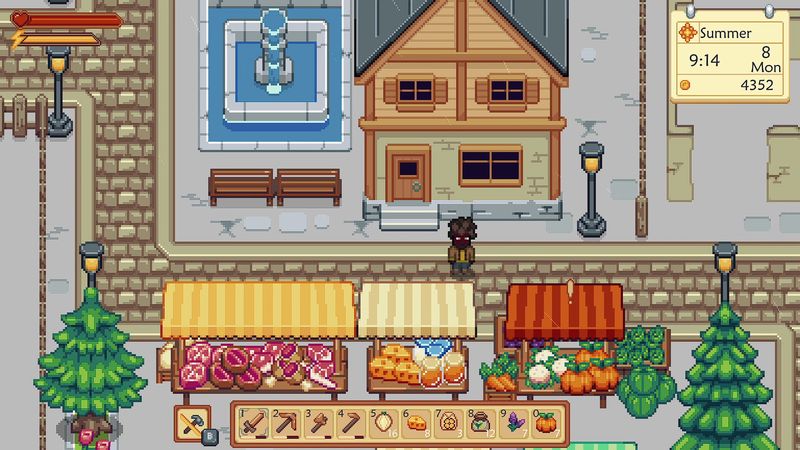Image resolution: width=800 pixels, height=450 pixels.
Task: Pick the purple lavender hotbar item
Action: pyautogui.click(x=515, y=423)
